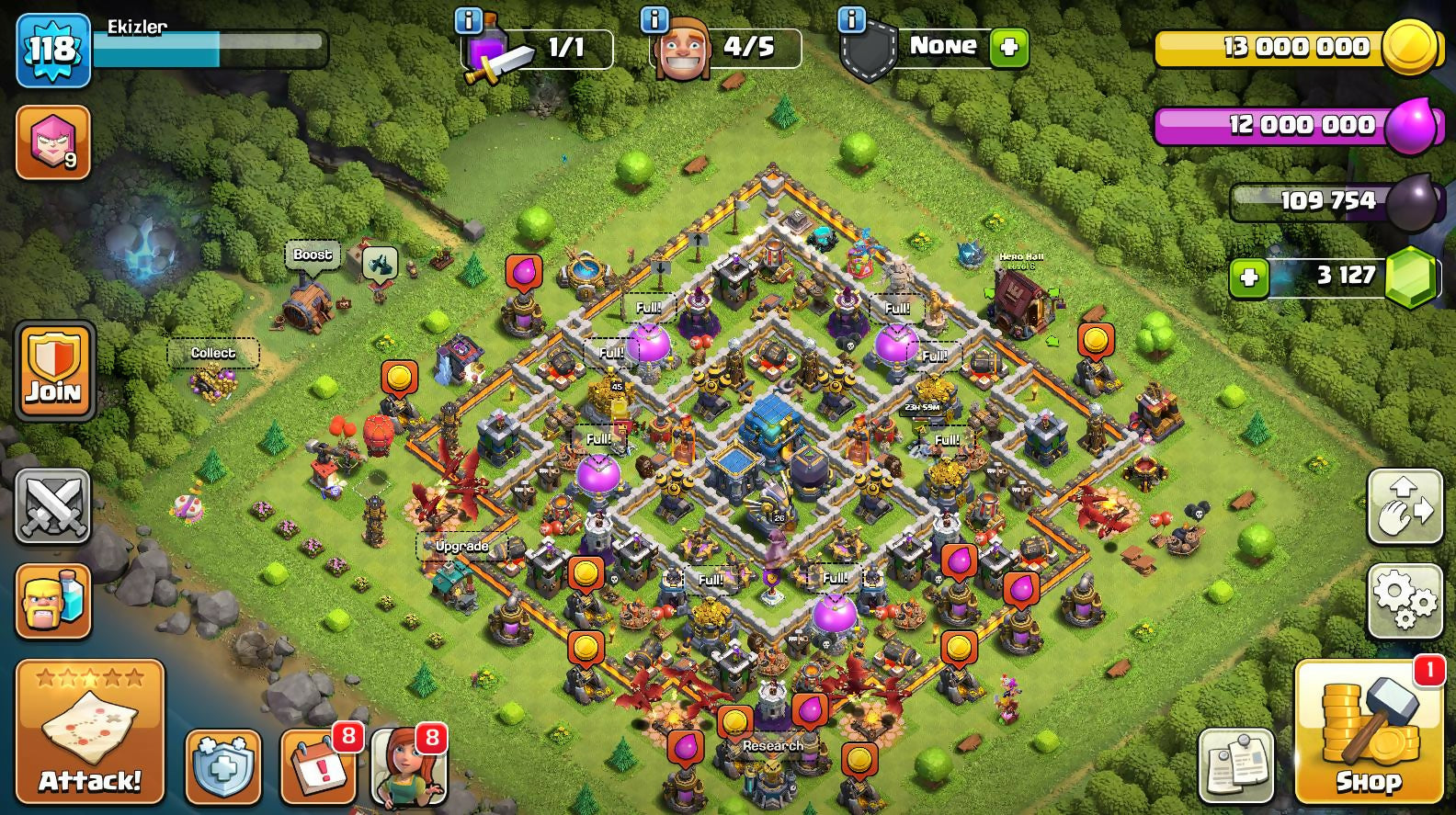This screenshot has width=1456, height=815.
Task: Tap the Boost label above the barrel
Action: (x=313, y=255)
